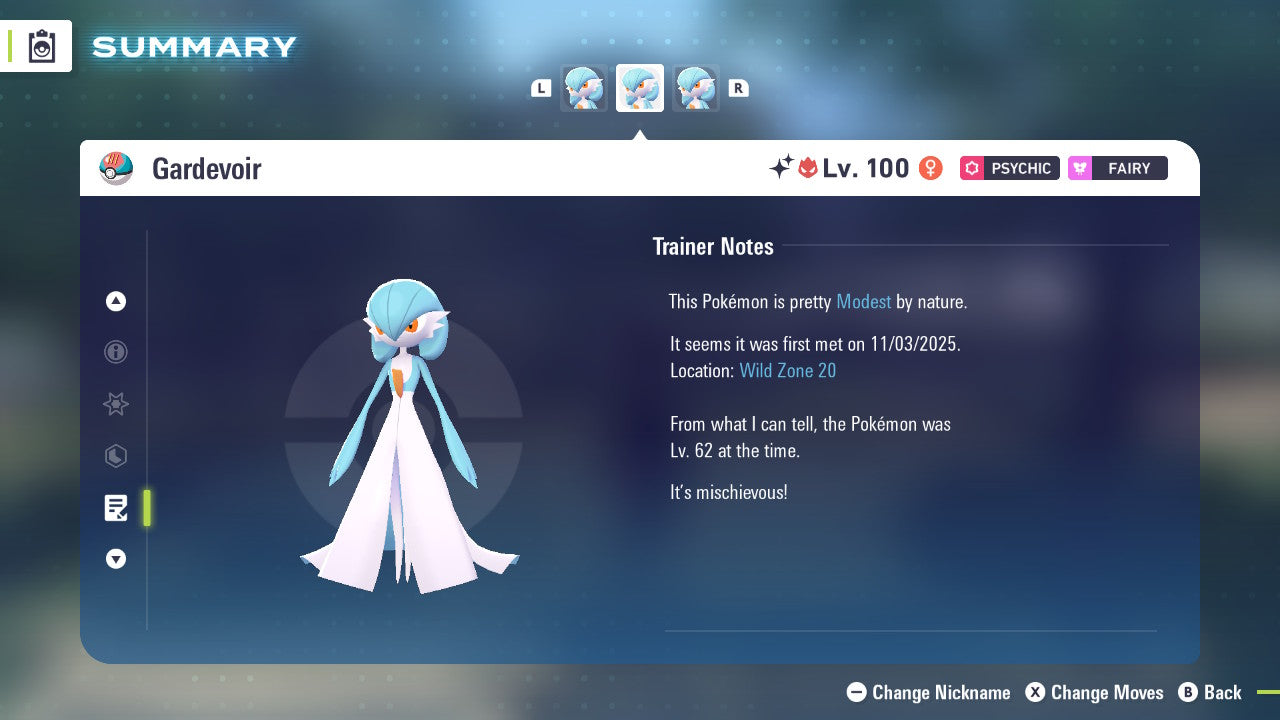This screenshot has height=720, width=1280.
Task: Select the female symbol to toggle gender display
Action: point(929,168)
